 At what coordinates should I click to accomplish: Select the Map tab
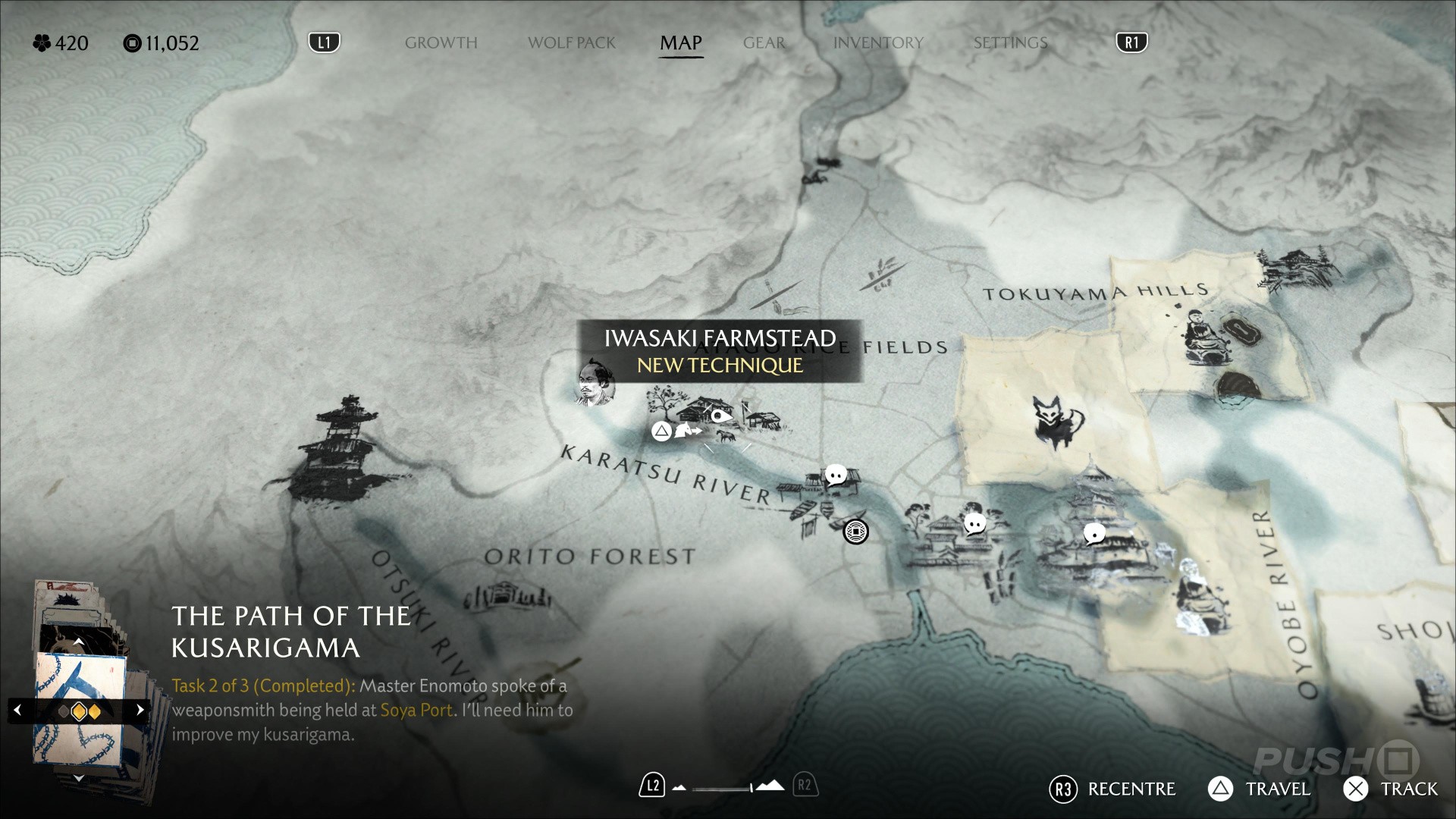point(680,43)
